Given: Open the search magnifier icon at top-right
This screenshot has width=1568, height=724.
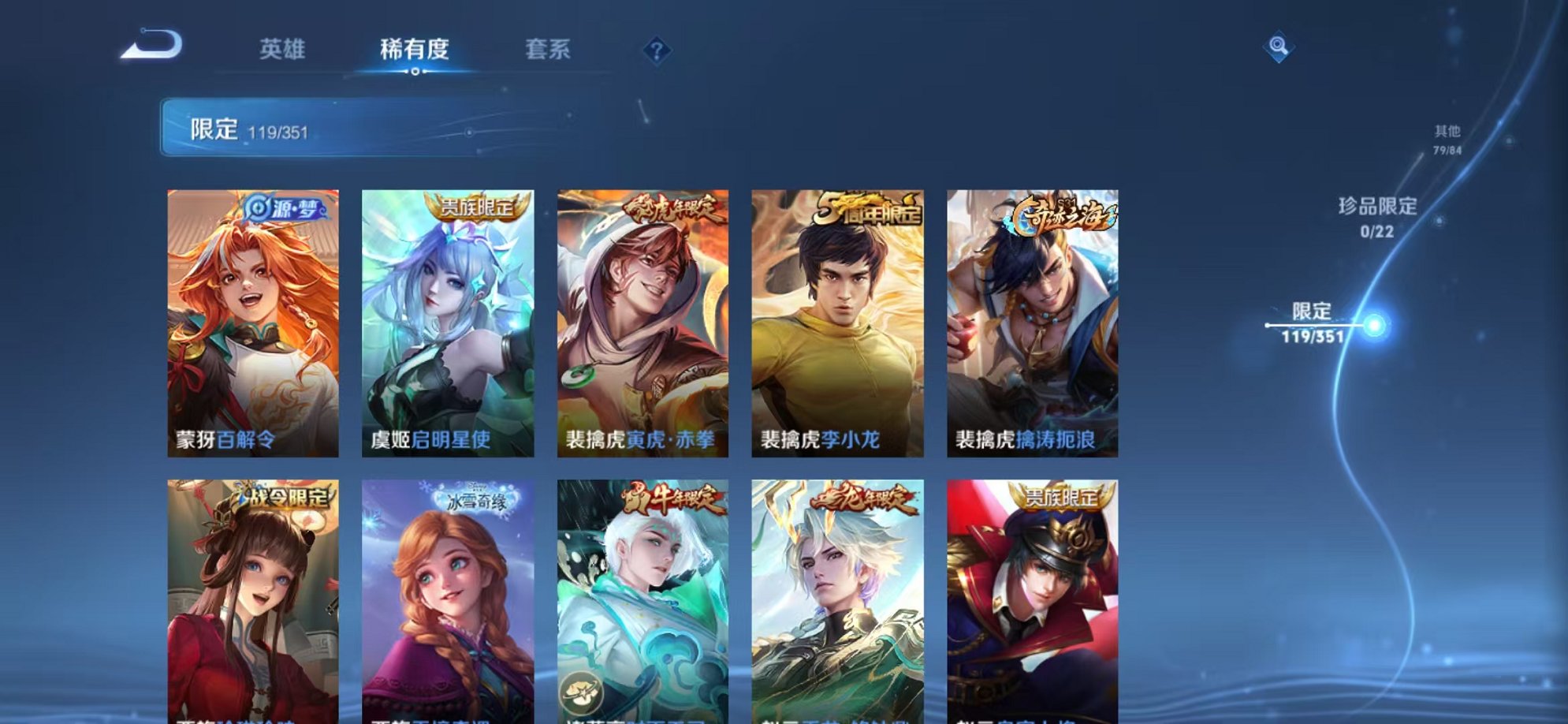Looking at the screenshot, I should tap(1279, 47).
